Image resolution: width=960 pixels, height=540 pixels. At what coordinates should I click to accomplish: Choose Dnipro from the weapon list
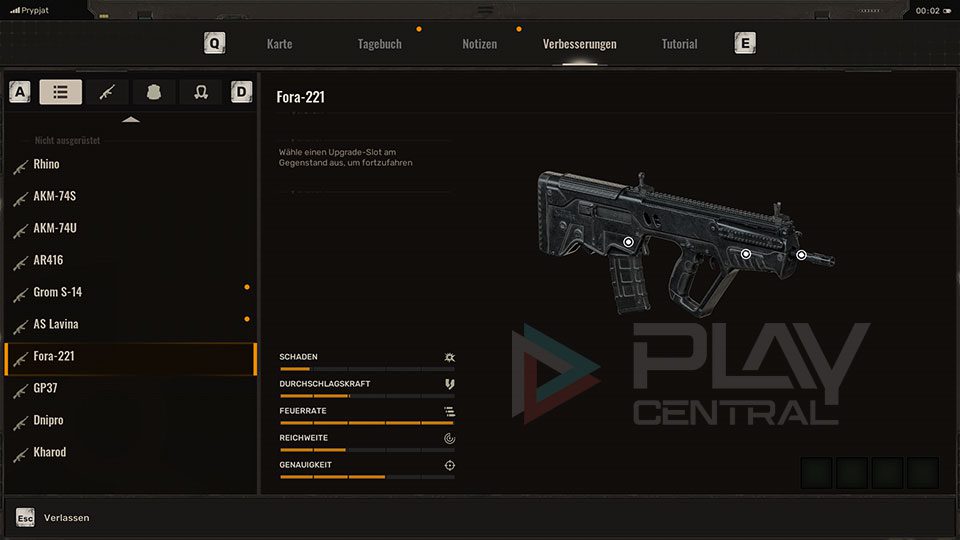pos(49,420)
